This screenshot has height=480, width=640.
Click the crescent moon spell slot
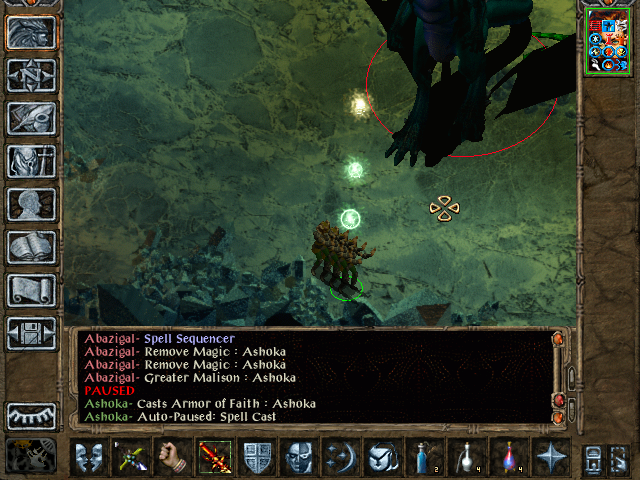tap(341, 458)
